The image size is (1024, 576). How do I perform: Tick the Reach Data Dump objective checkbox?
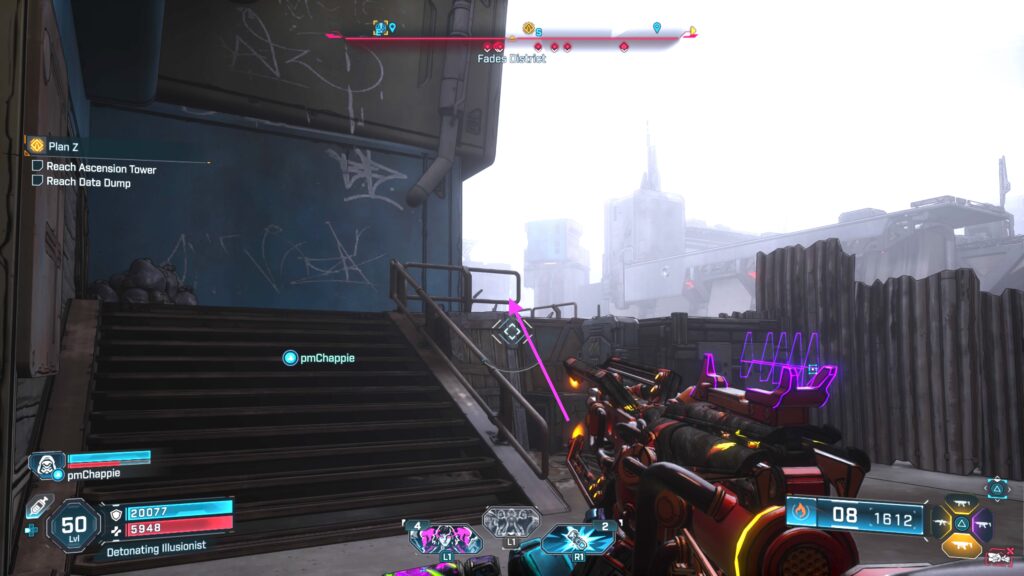click(x=37, y=182)
